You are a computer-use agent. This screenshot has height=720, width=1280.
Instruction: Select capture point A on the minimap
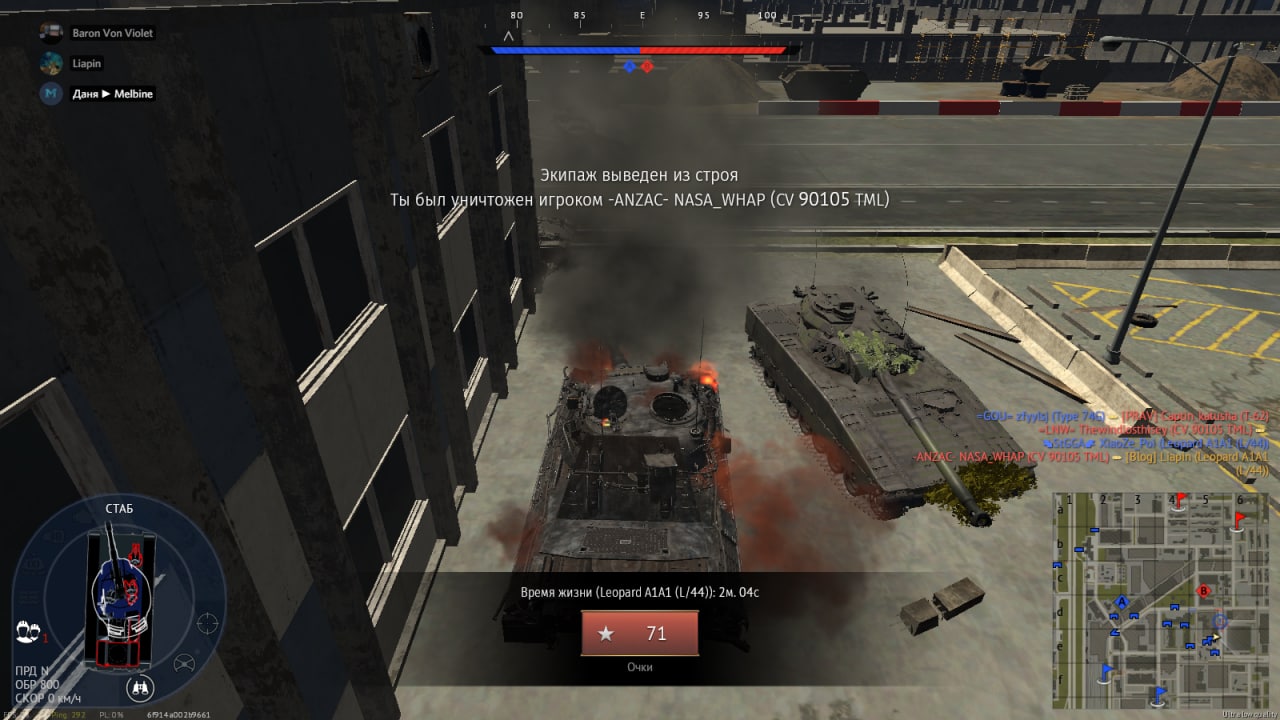1122,602
